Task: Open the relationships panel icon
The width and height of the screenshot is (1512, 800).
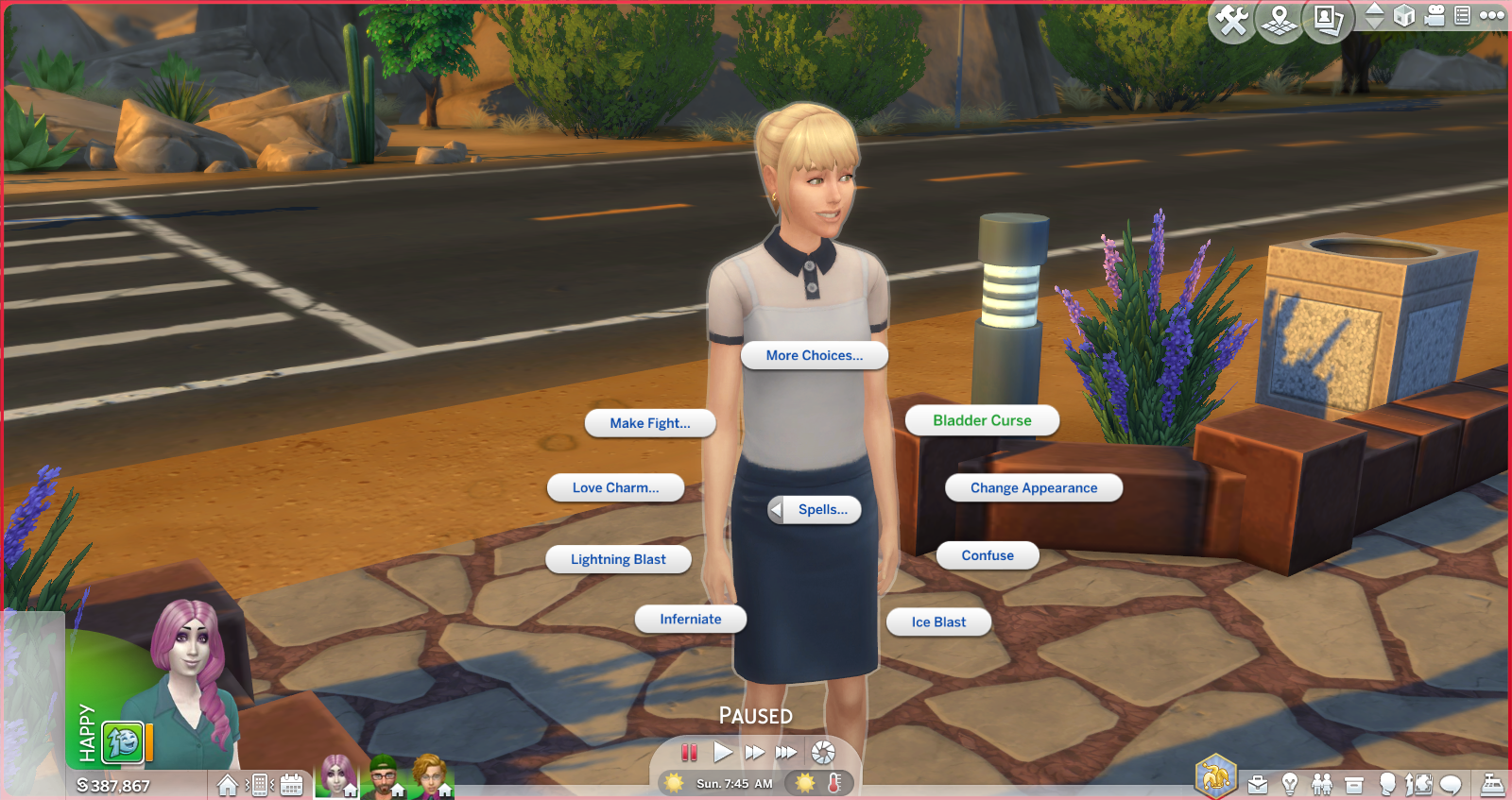Action: (1320, 786)
